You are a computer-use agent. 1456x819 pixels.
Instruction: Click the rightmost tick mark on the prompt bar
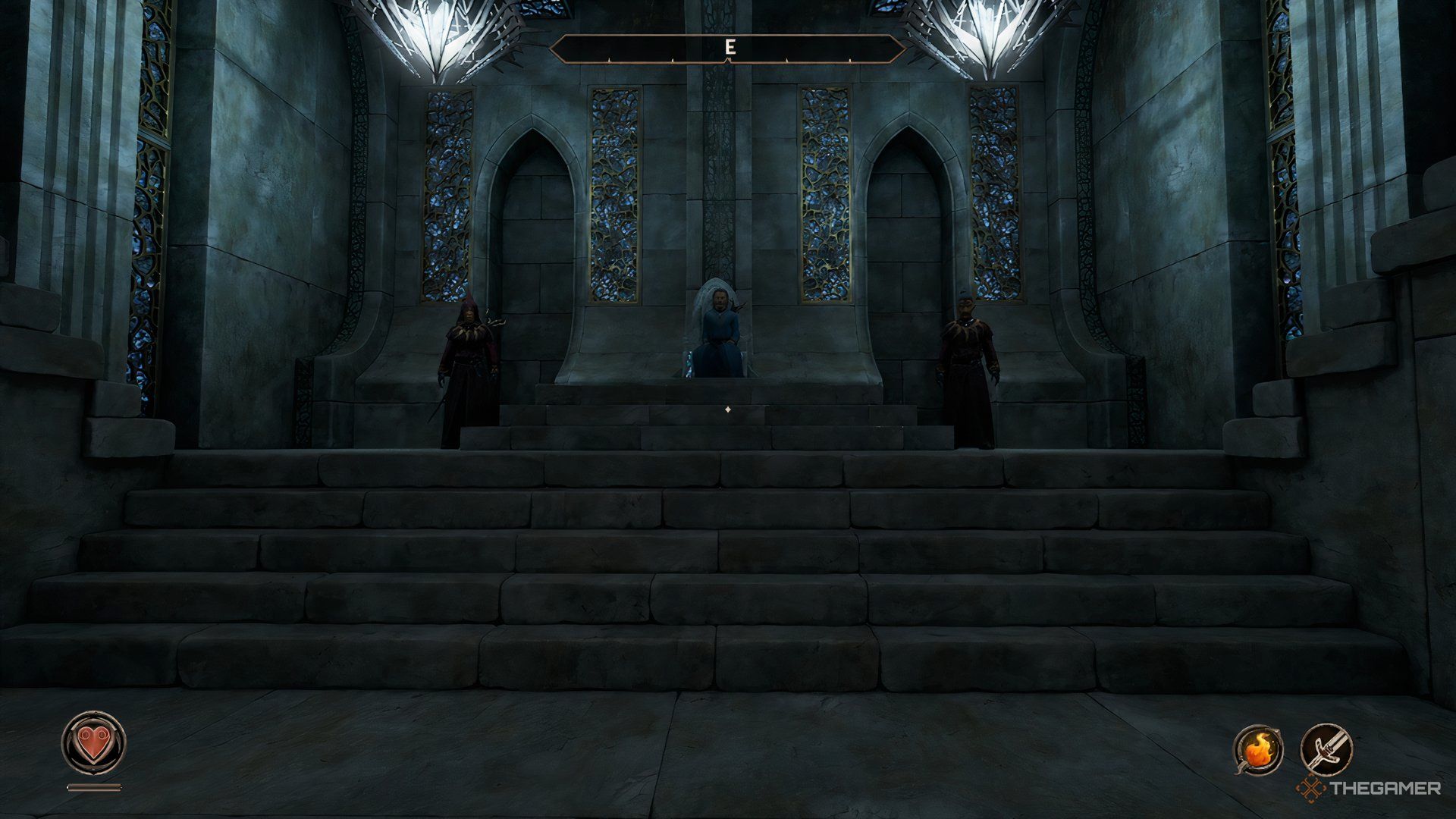(852, 61)
